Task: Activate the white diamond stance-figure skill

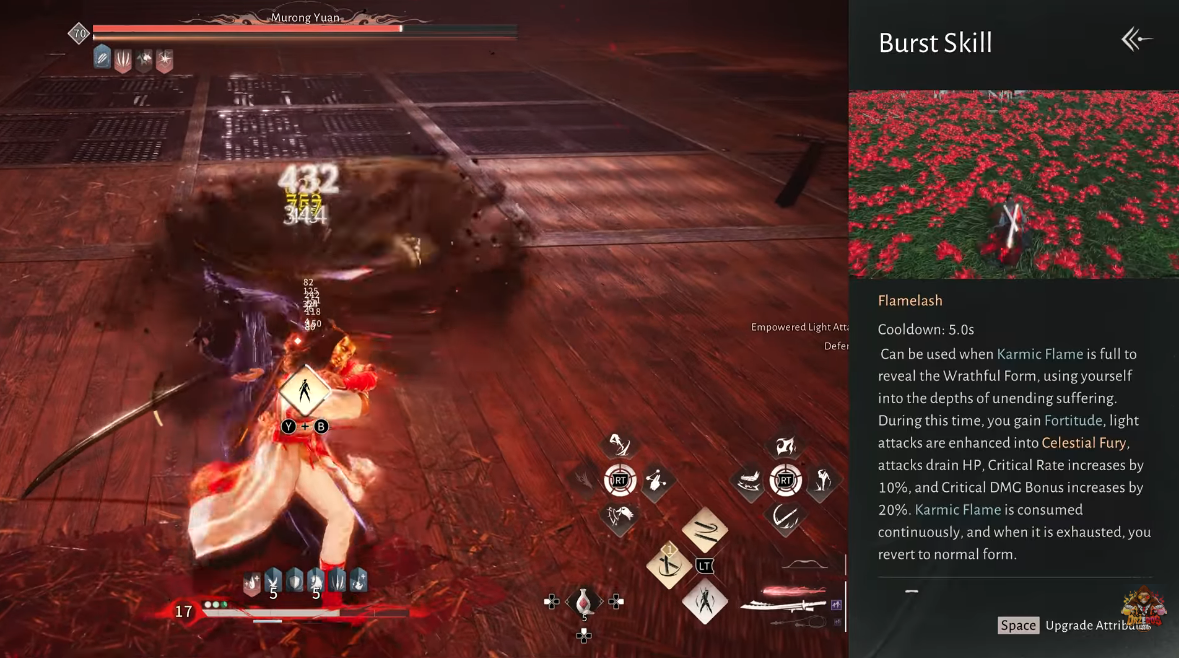Action: 704,601
